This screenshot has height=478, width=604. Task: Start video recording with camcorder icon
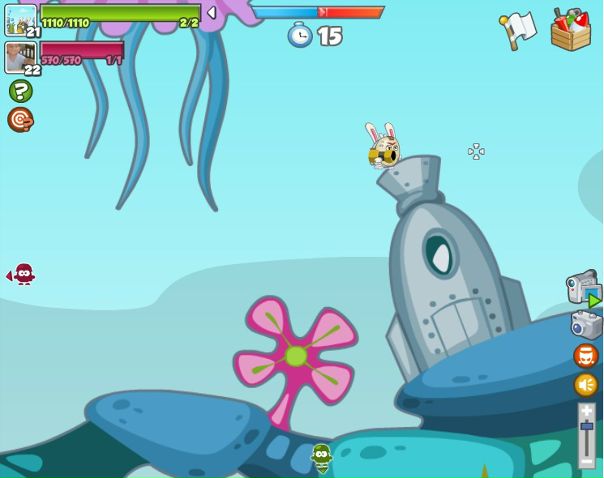click(582, 289)
